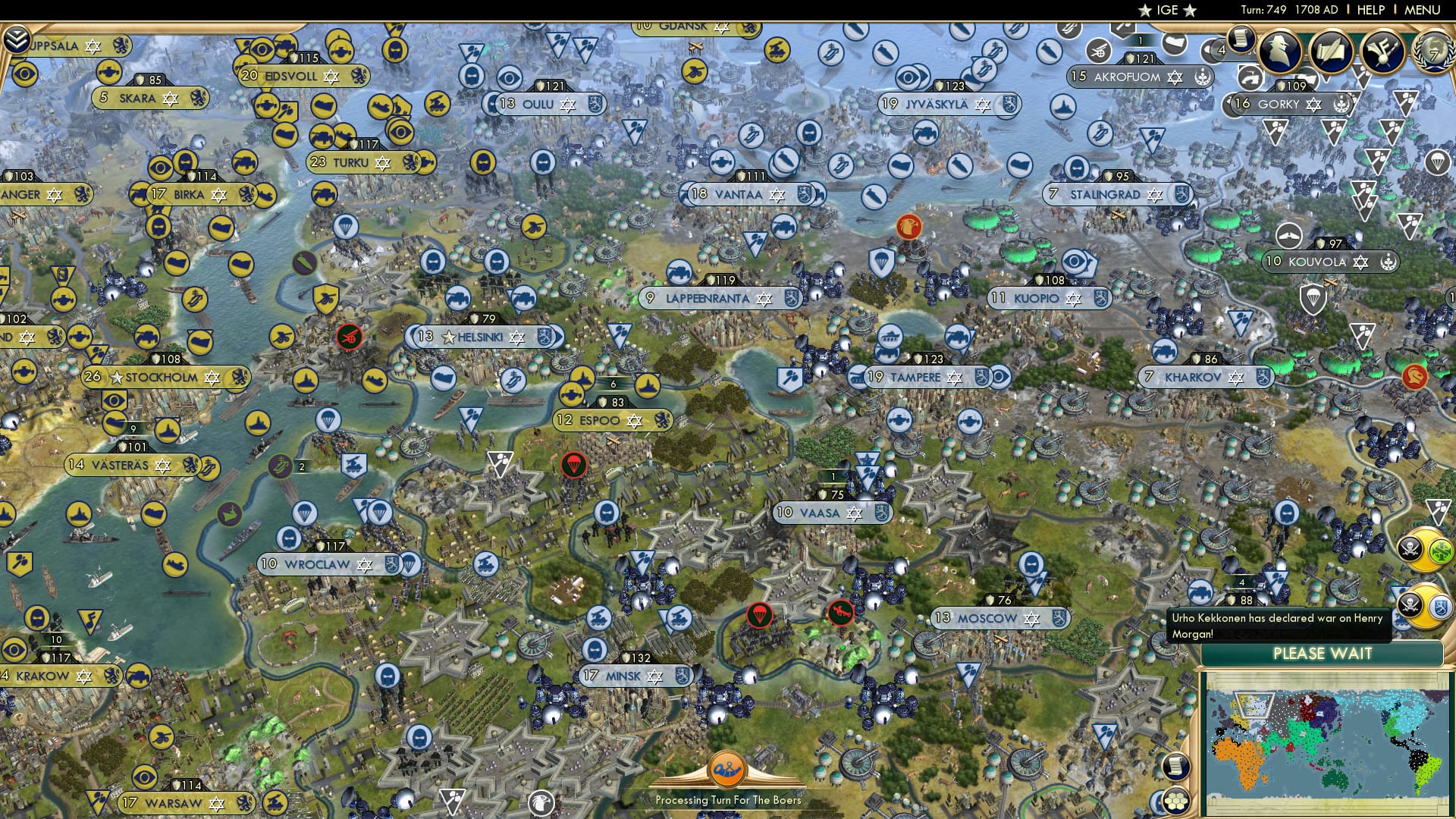Open the HELP screen

click(x=1373, y=10)
